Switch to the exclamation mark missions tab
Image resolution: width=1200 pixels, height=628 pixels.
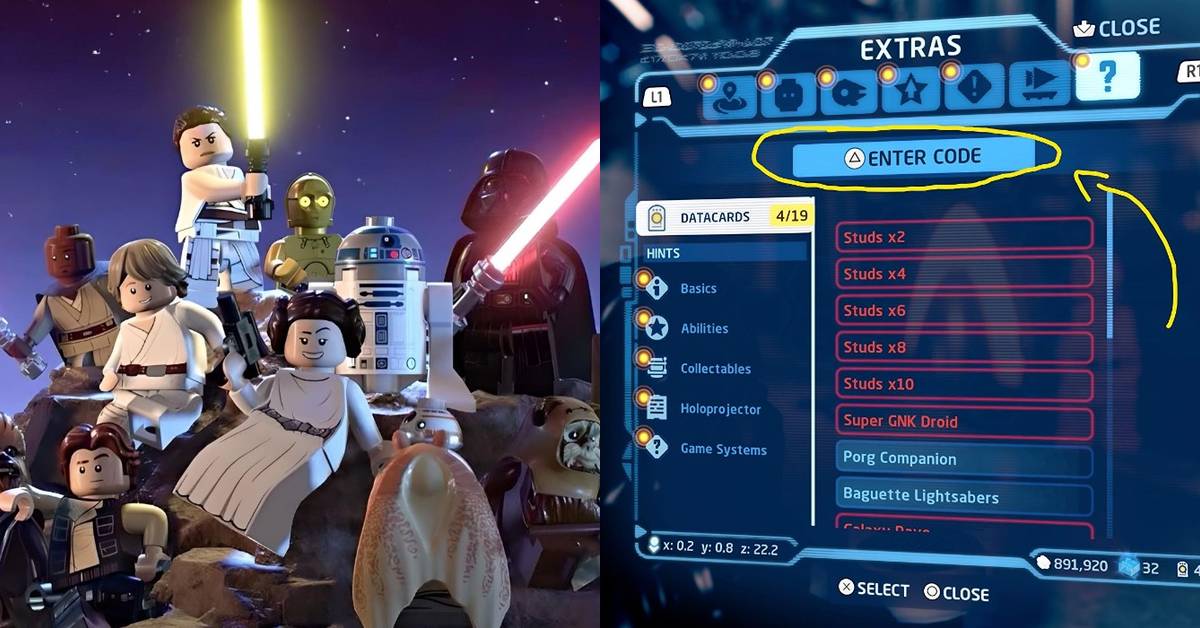(971, 88)
